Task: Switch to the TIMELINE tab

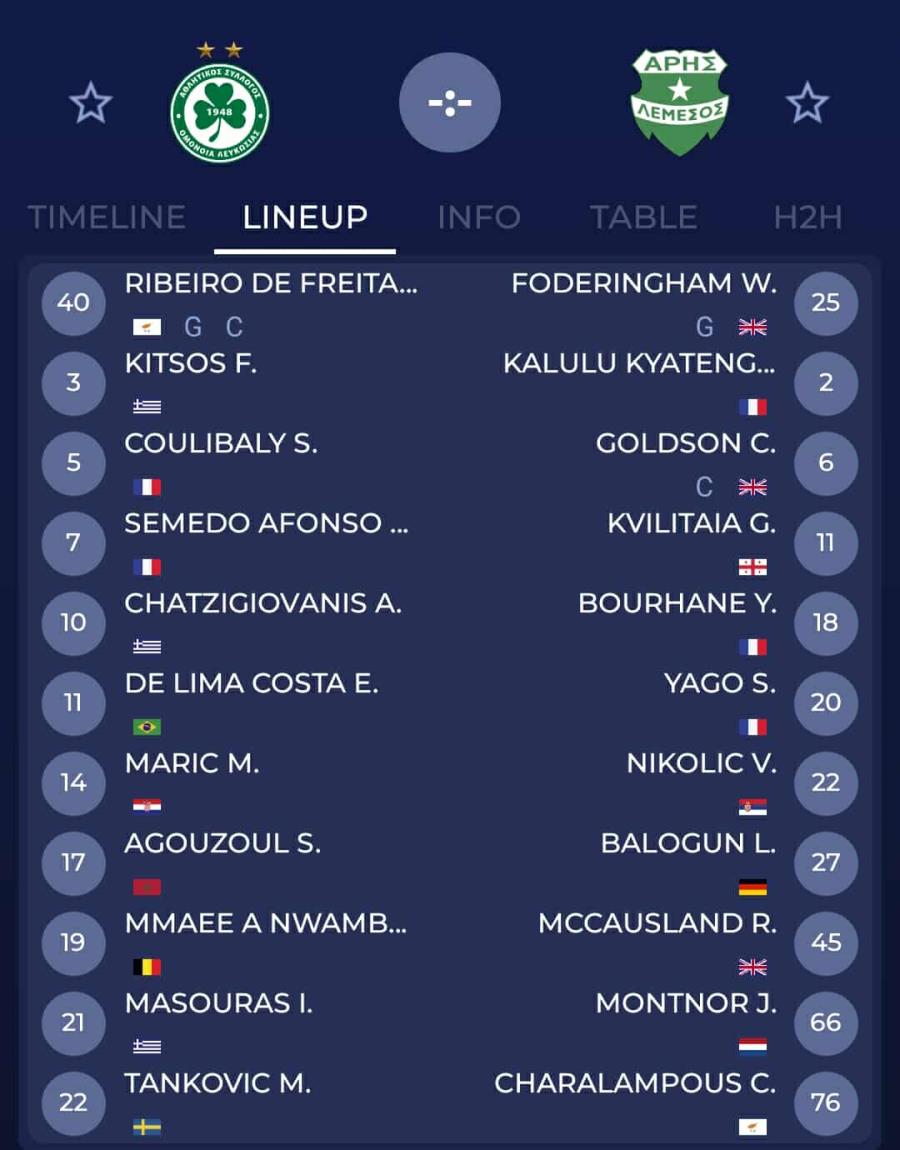Action: (107, 217)
